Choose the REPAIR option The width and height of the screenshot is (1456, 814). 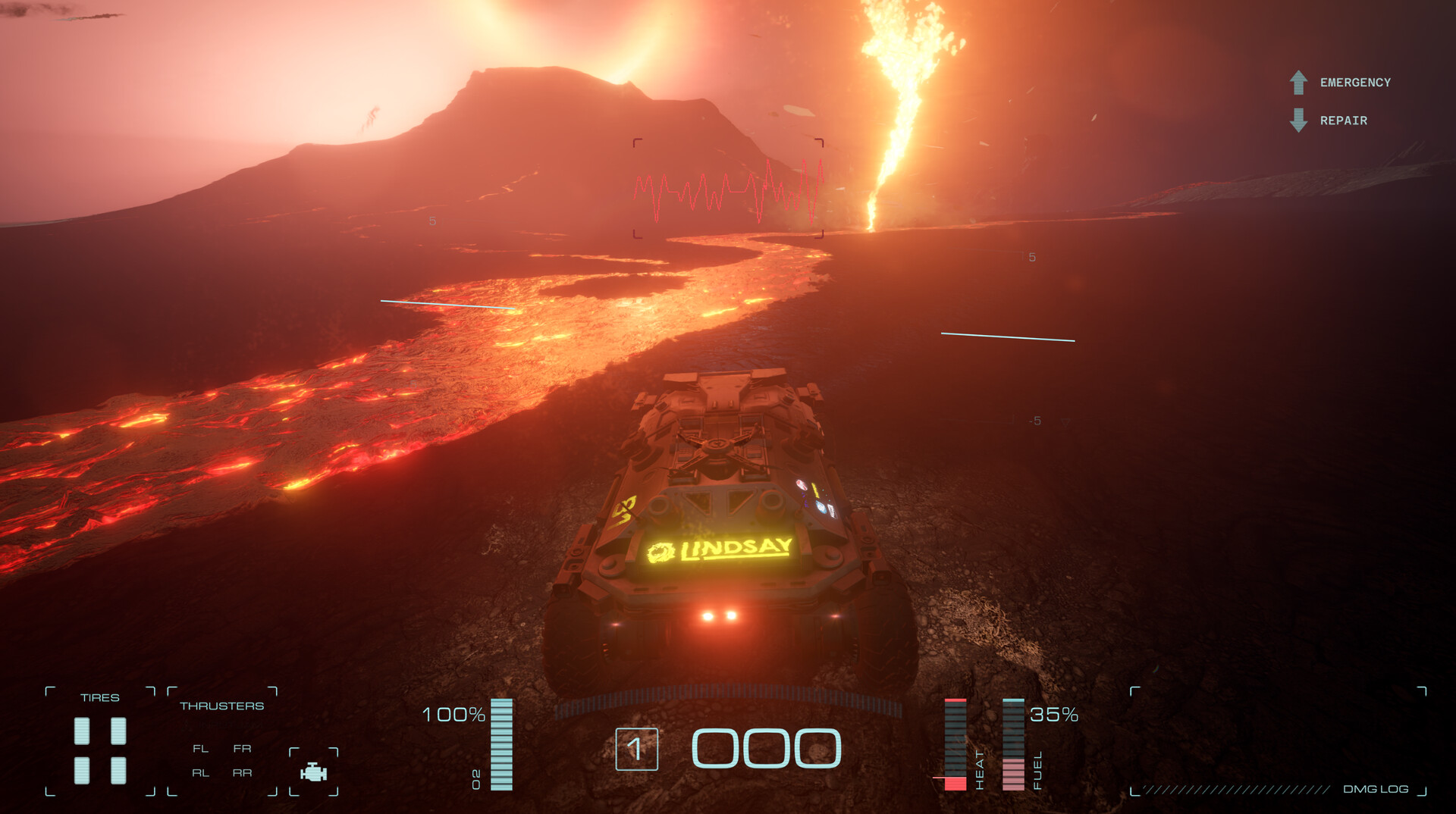(1343, 121)
